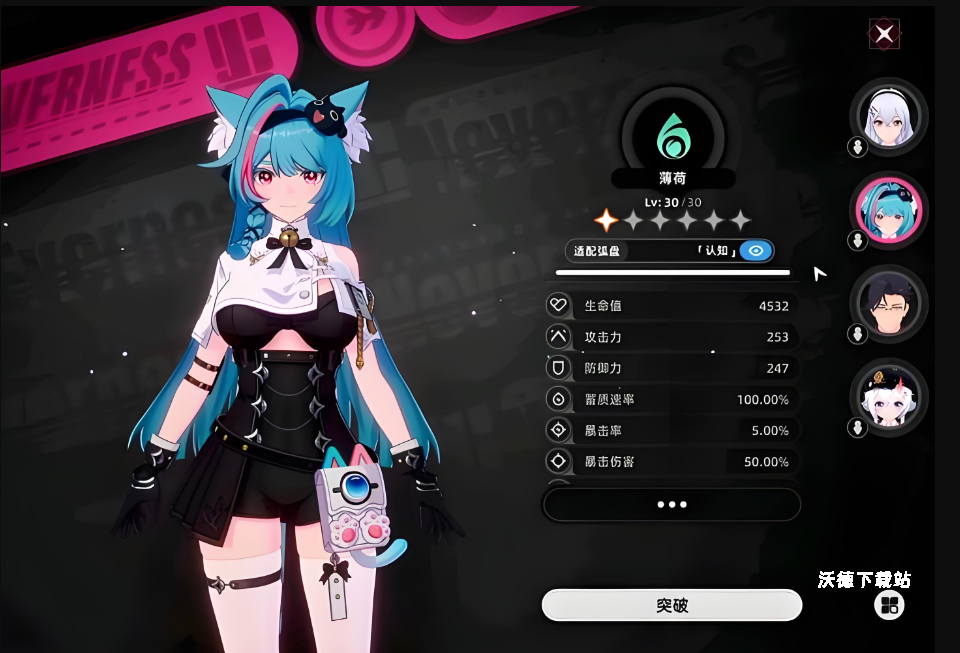Screen dimensions: 960x653
Task: Select the 防御力 defense stat row
Action: 672,368
